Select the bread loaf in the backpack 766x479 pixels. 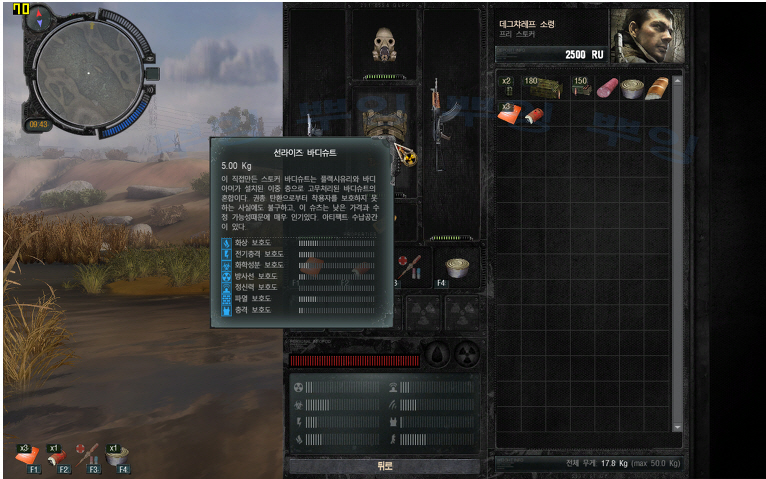656,88
